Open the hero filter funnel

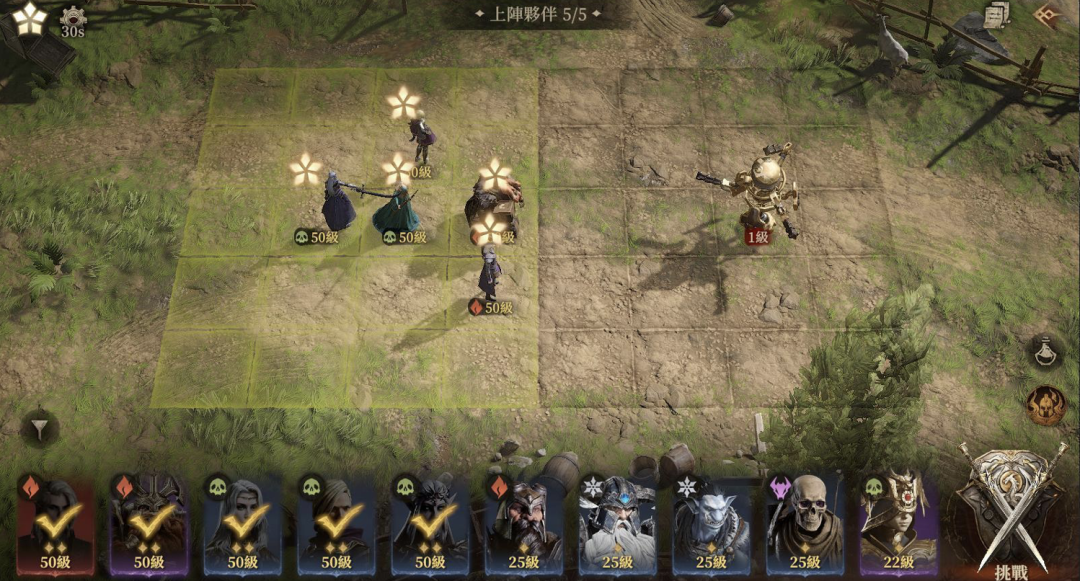[39, 430]
